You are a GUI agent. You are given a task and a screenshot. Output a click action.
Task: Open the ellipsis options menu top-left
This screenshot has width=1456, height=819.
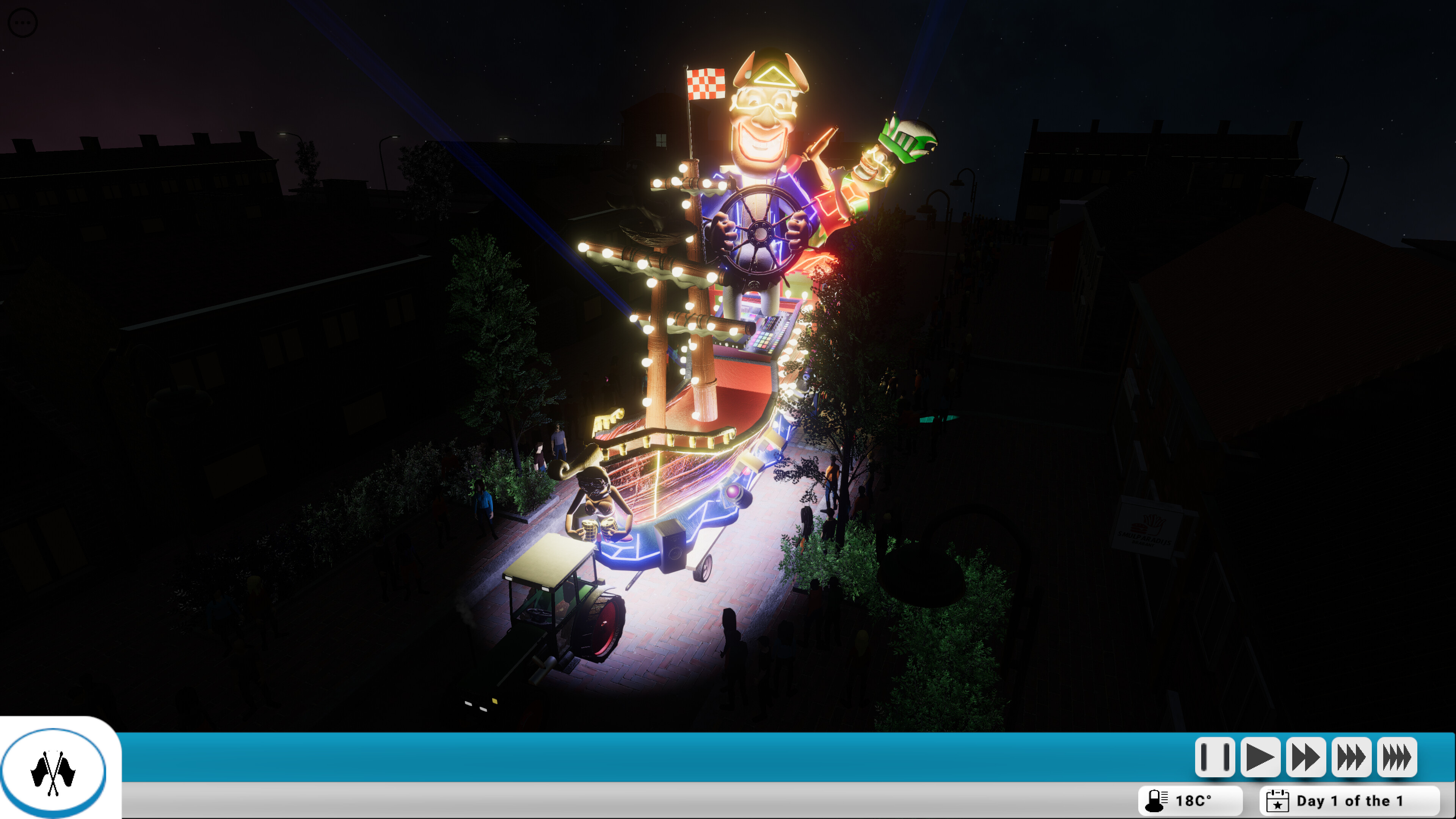[23, 23]
